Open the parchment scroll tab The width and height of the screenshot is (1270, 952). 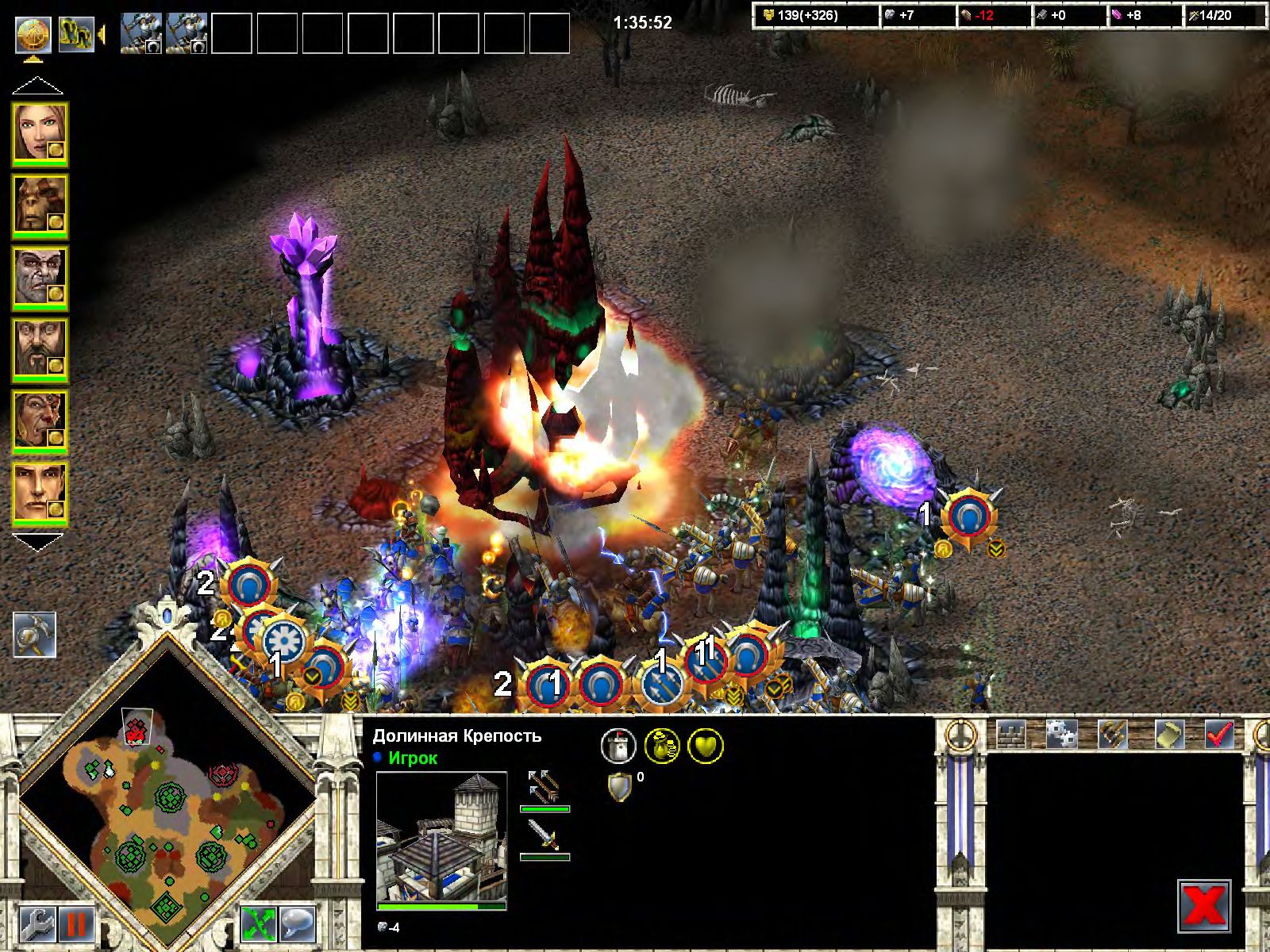(x=1169, y=735)
